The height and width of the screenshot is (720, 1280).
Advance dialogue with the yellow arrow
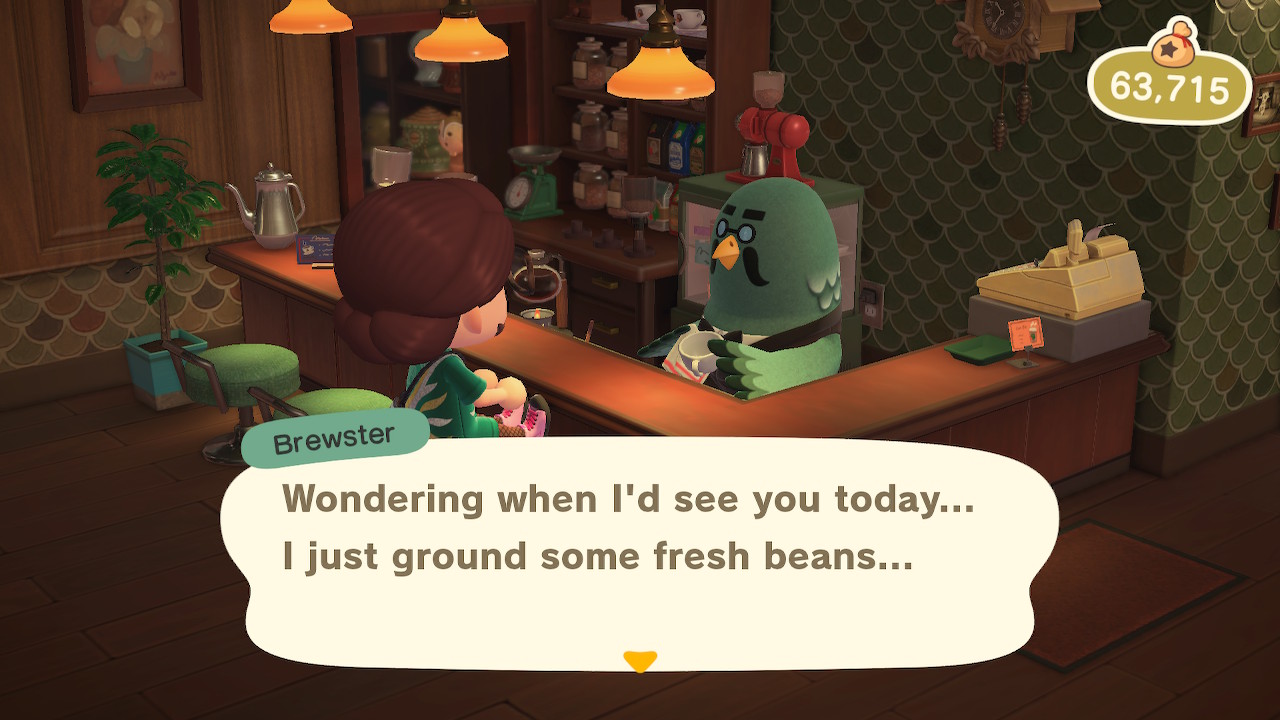(640, 661)
